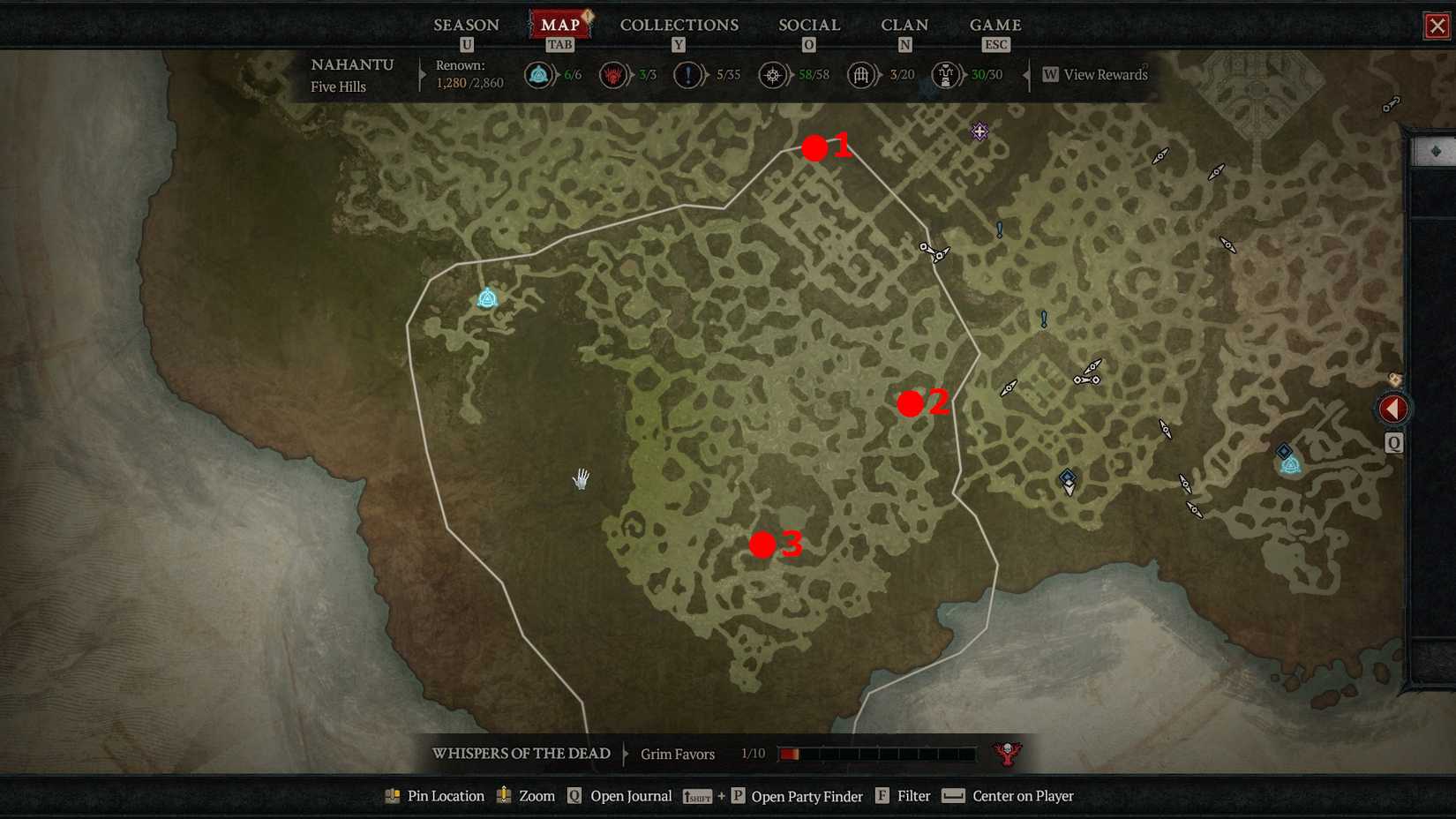Click the Grim Favors progress bar

(x=876, y=754)
